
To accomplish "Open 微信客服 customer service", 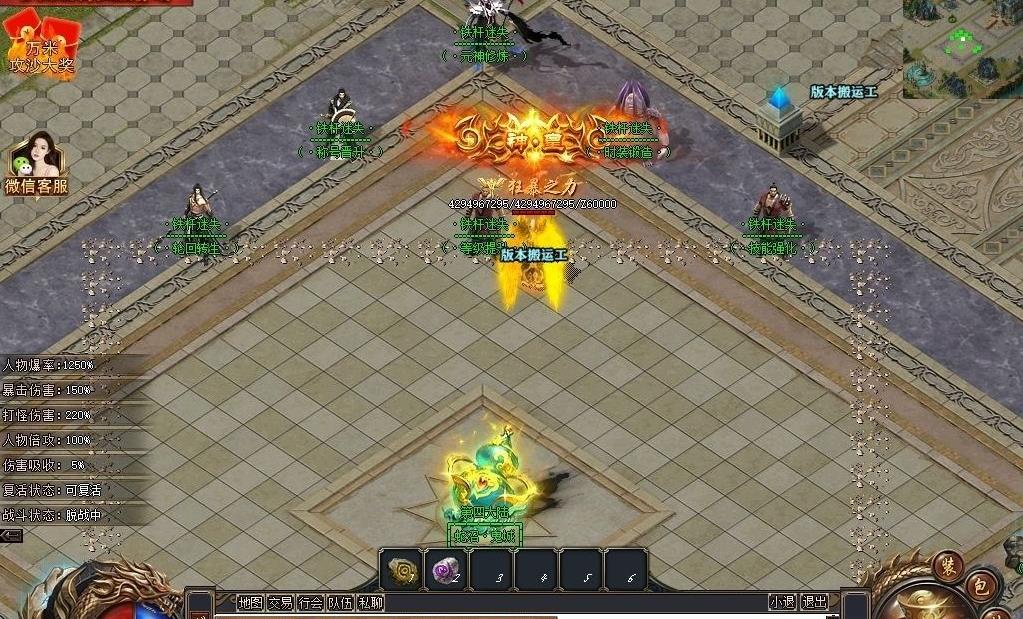I will tap(37, 164).
